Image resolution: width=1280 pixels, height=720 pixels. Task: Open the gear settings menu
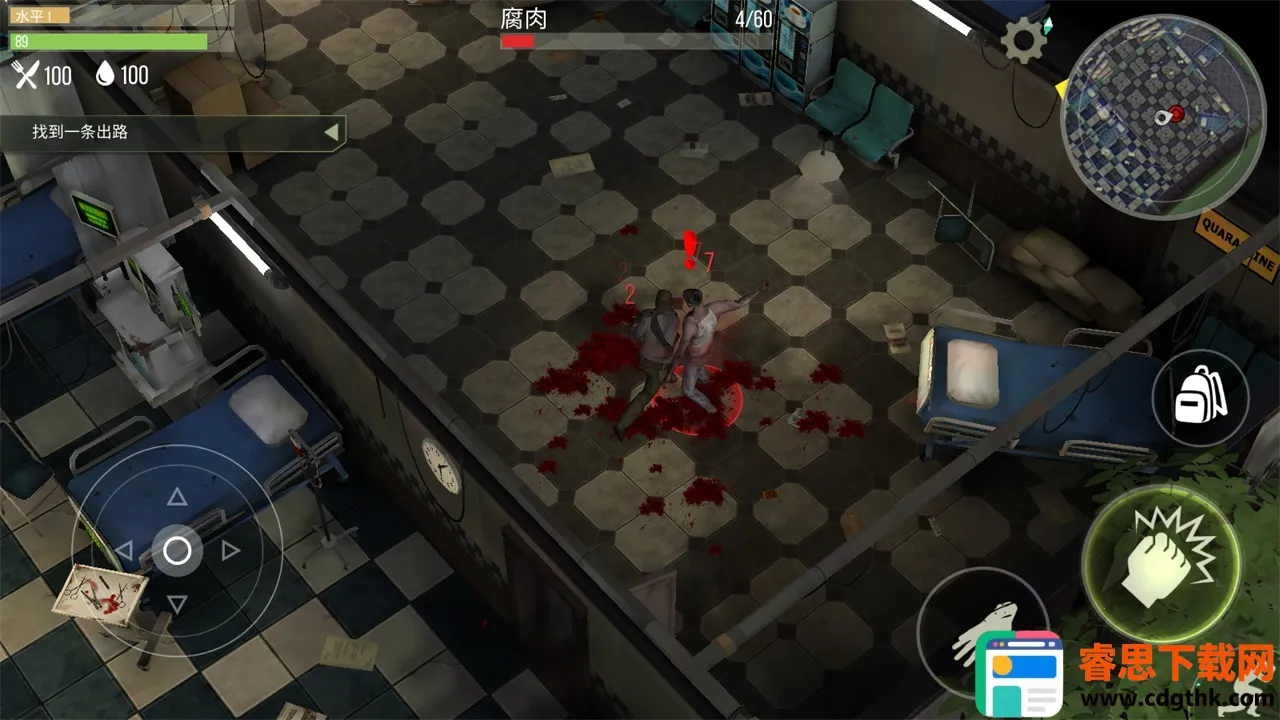tap(1024, 42)
